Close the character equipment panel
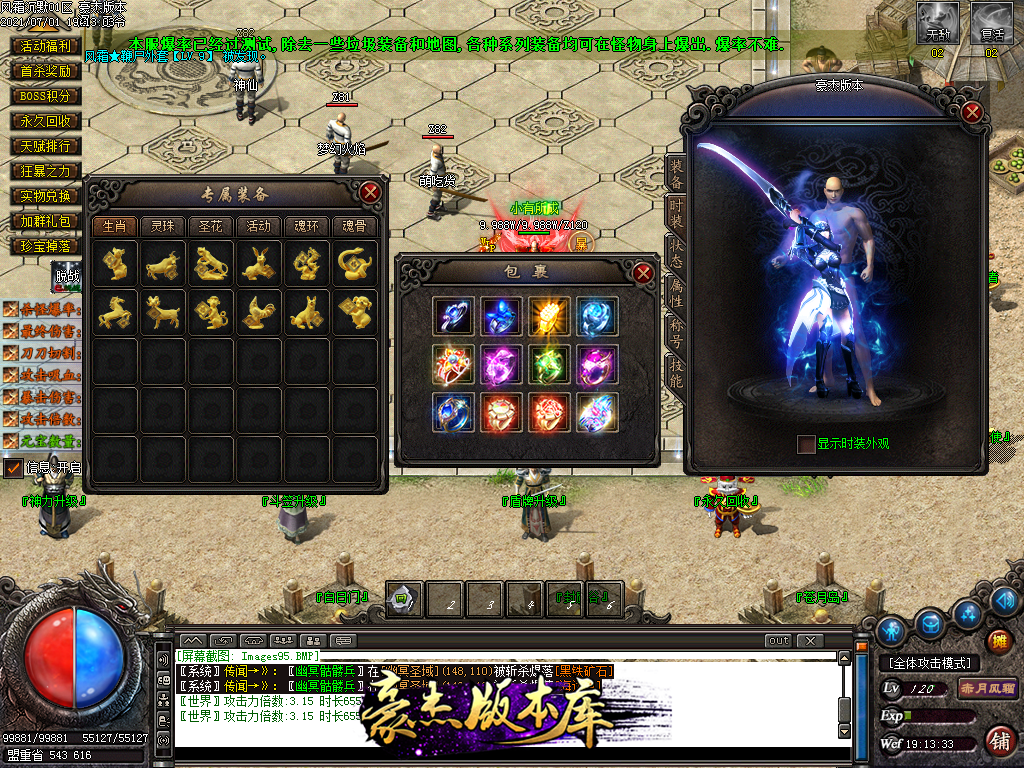Image resolution: width=1024 pixels, height=768 pixels. pyautogui.click(x=971, y=112)
